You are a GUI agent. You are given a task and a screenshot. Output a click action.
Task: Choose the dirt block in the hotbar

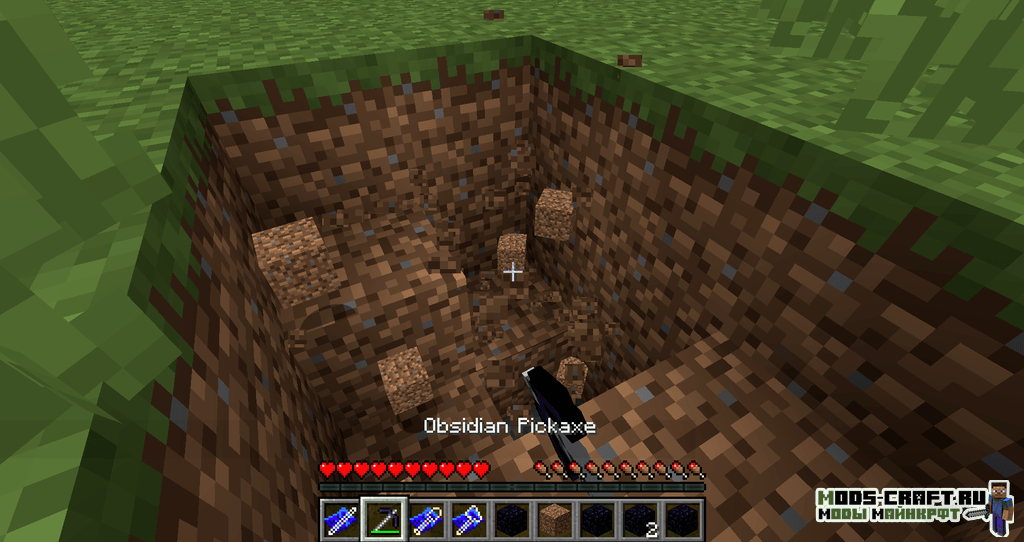pos(554,519)
